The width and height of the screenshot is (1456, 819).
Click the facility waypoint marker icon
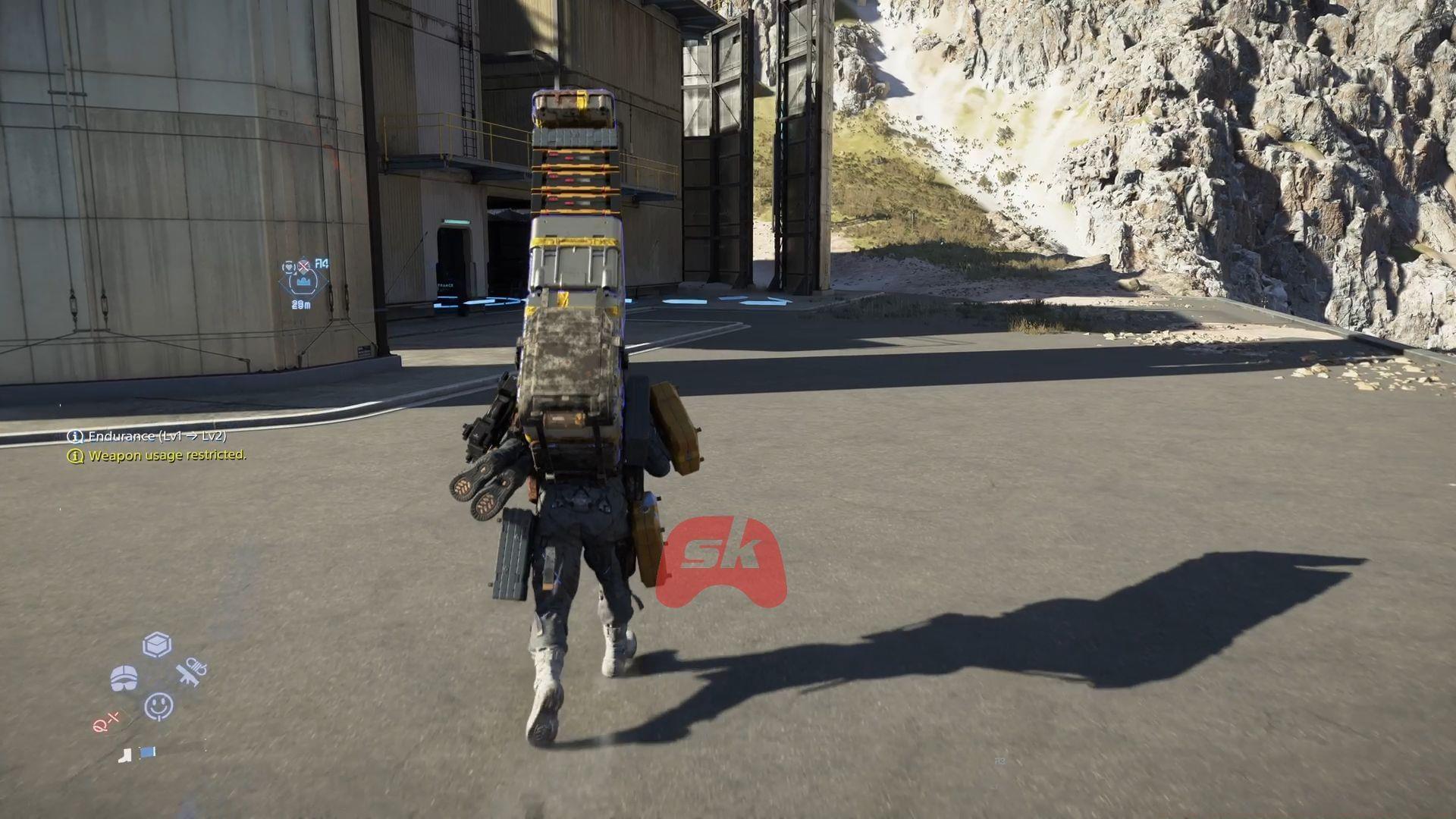click(303, 281)
